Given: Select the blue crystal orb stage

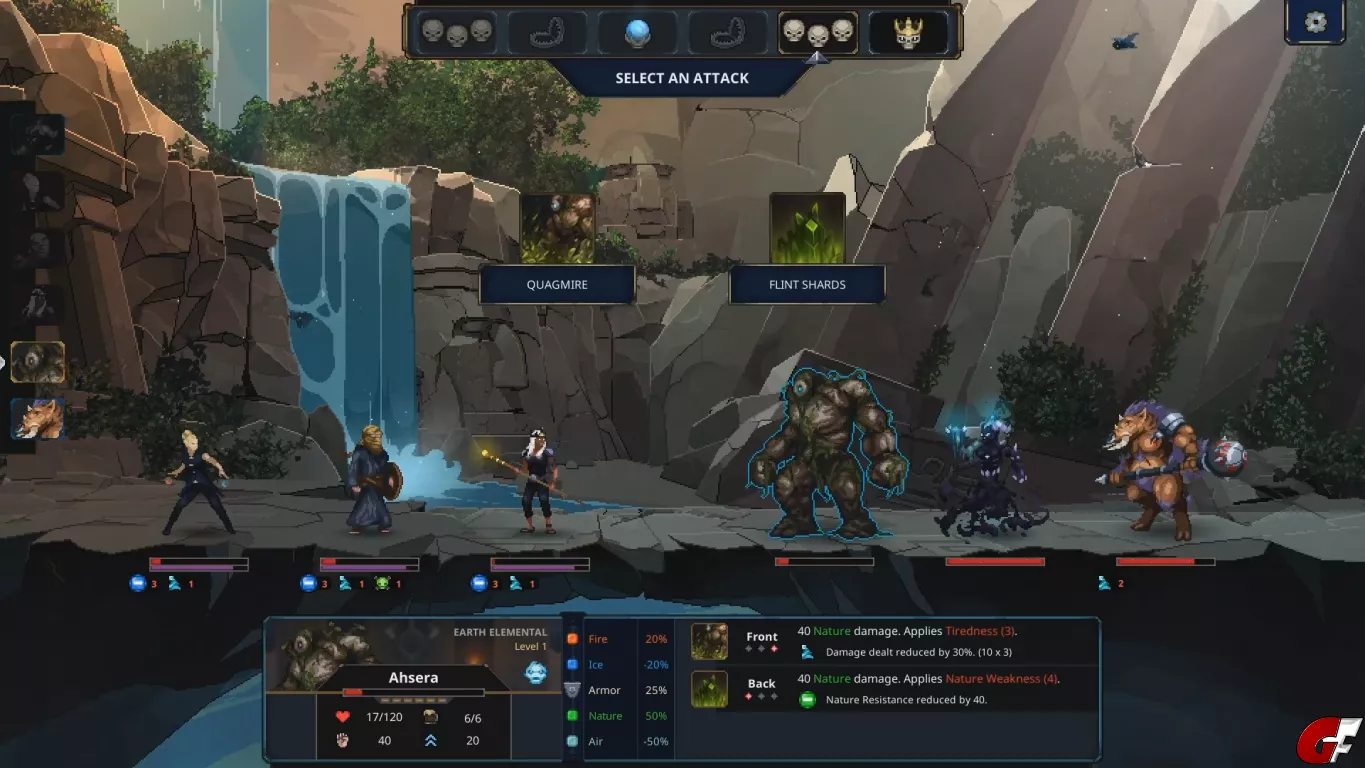Looking at the screenshot, I should [x=637, y=33].
